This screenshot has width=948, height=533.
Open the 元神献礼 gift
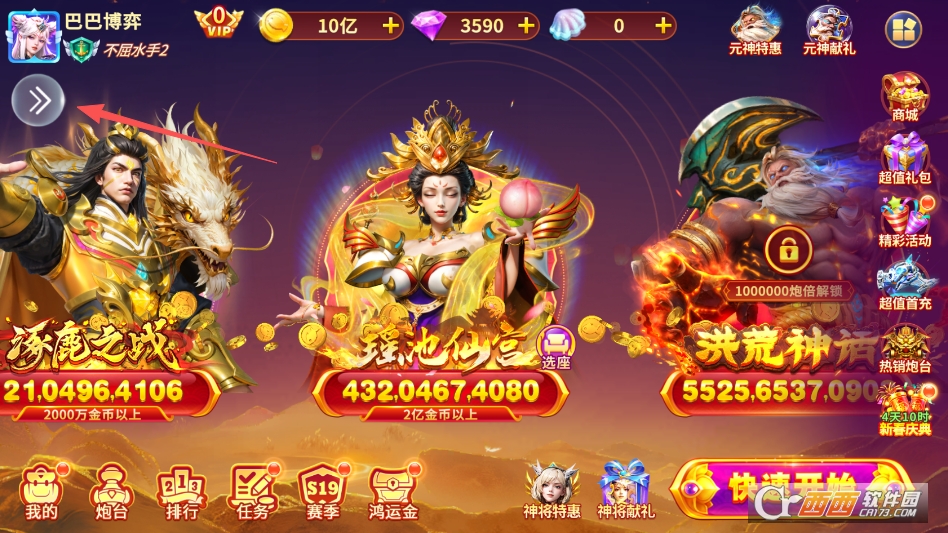(x=829, y=30)
